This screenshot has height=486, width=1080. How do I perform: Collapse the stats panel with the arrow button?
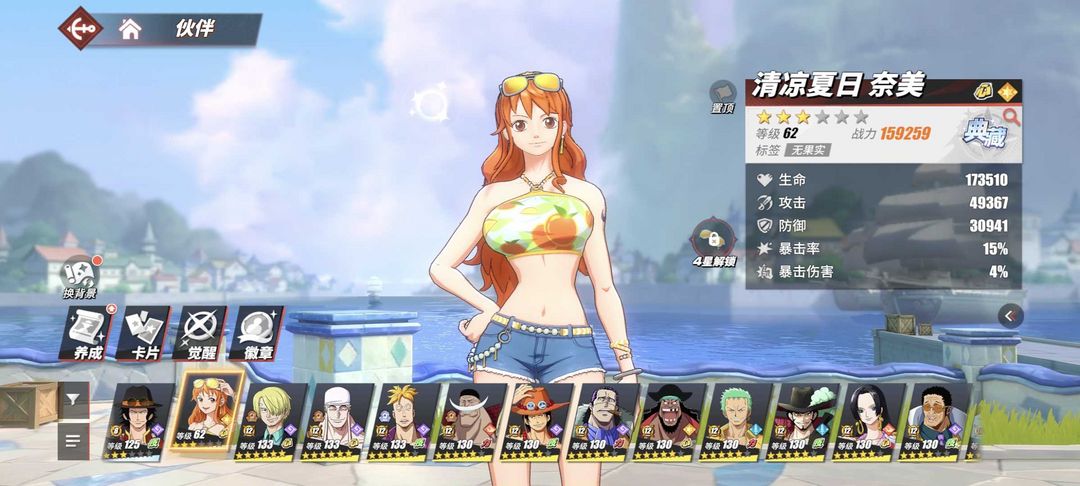click(x=1010, y=315)
